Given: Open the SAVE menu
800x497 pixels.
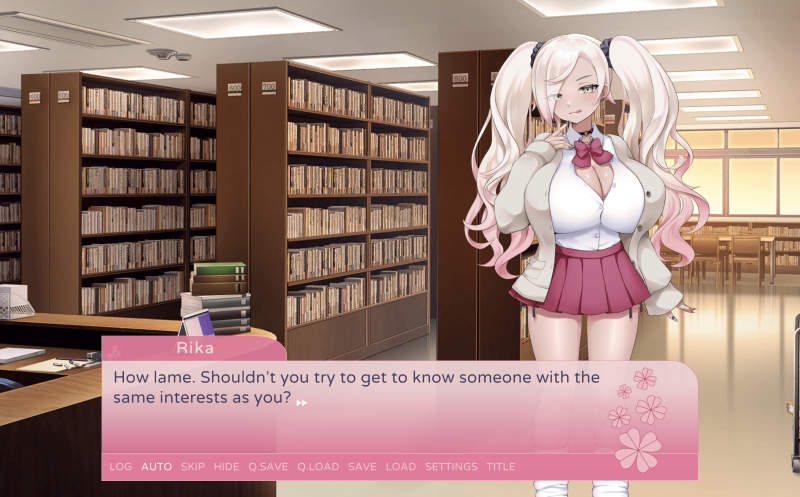Looking at the screenshot, I should tap(362, 467).
